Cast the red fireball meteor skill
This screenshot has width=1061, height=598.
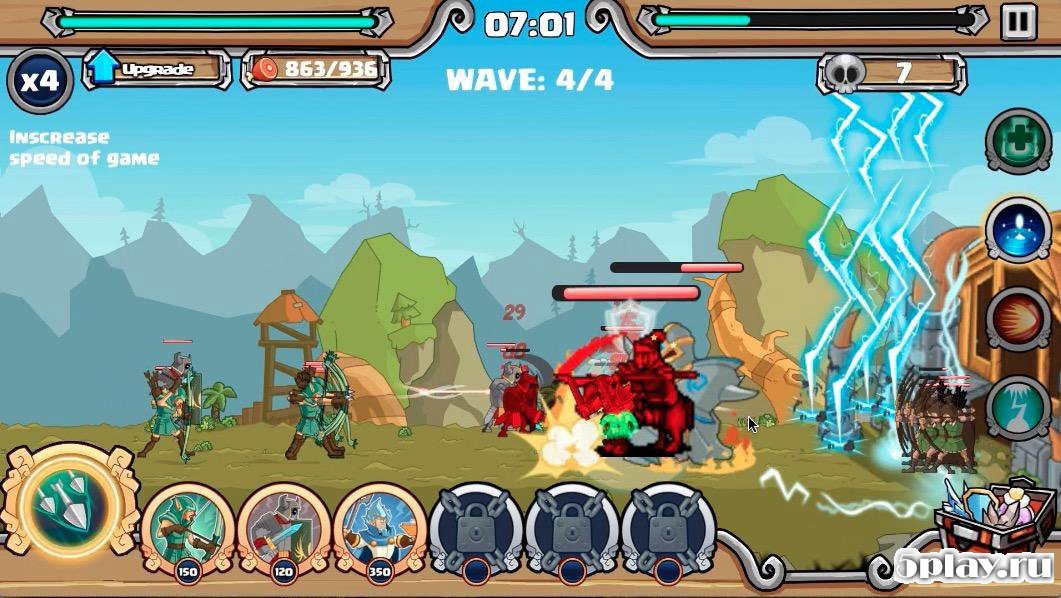[x=1018, y=319]
